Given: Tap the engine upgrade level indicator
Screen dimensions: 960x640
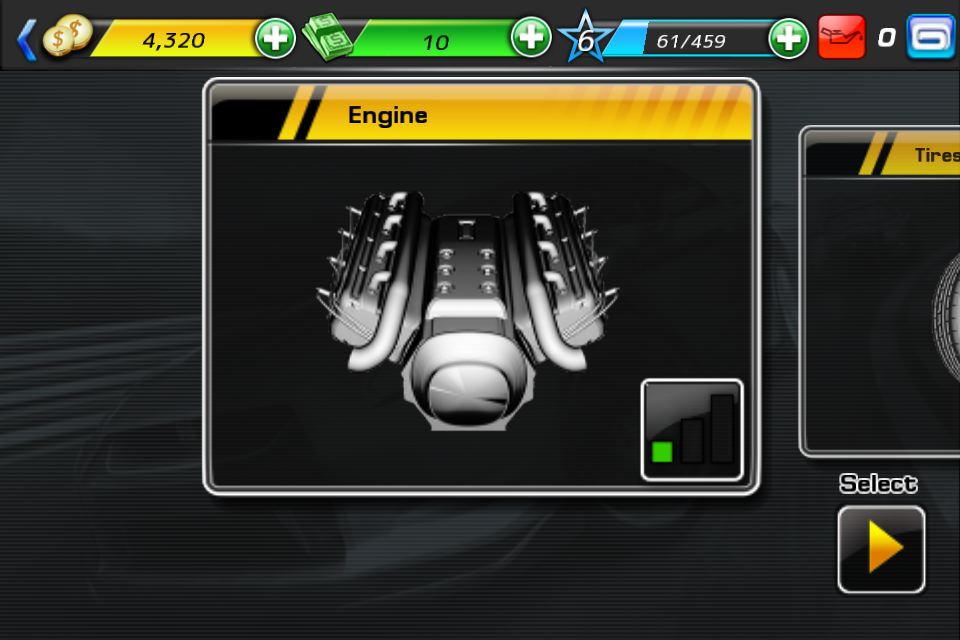Looking at the screenshot, I should pos(692,430).
